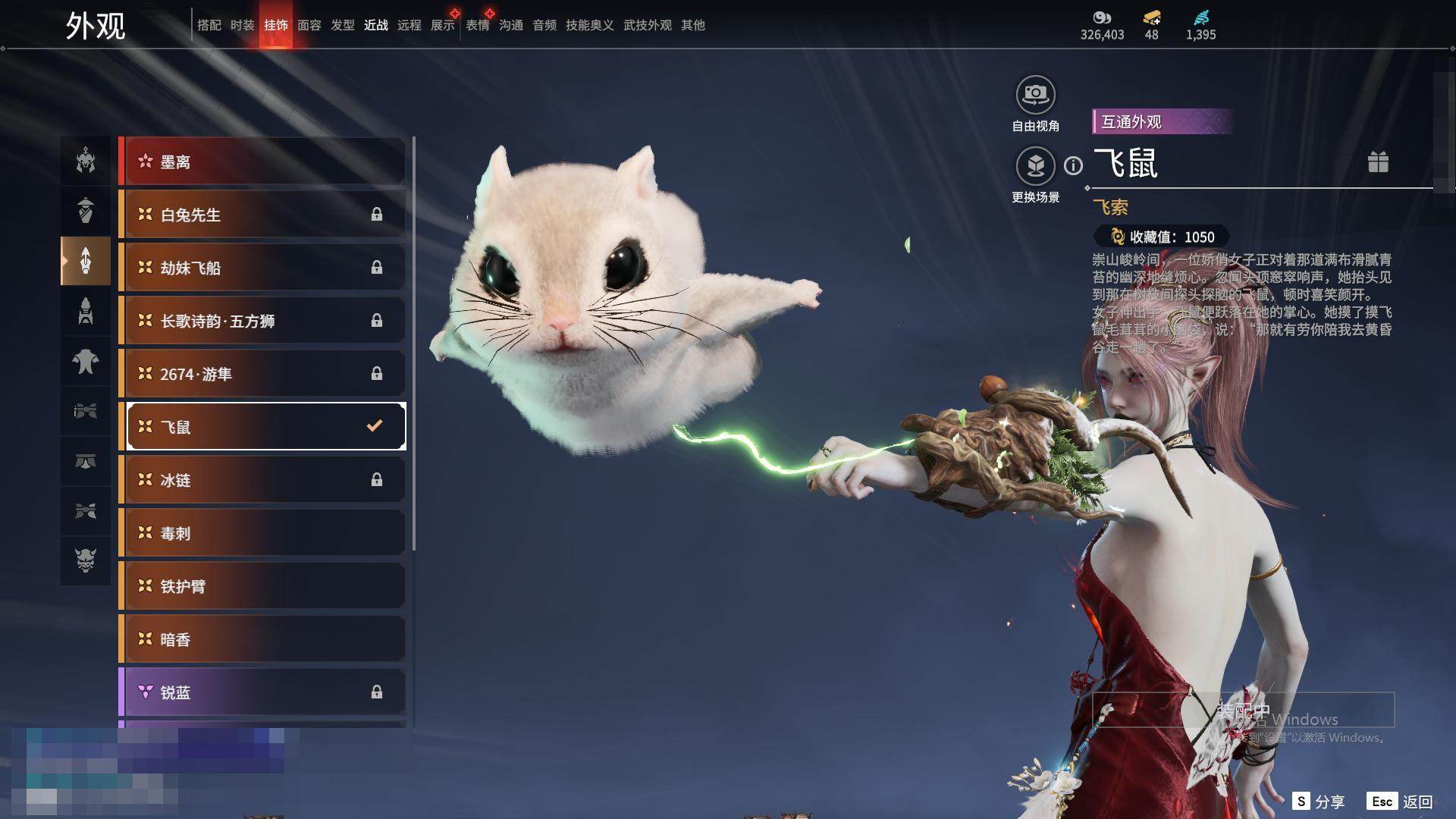Open the gift box icon

(1378, 162)
